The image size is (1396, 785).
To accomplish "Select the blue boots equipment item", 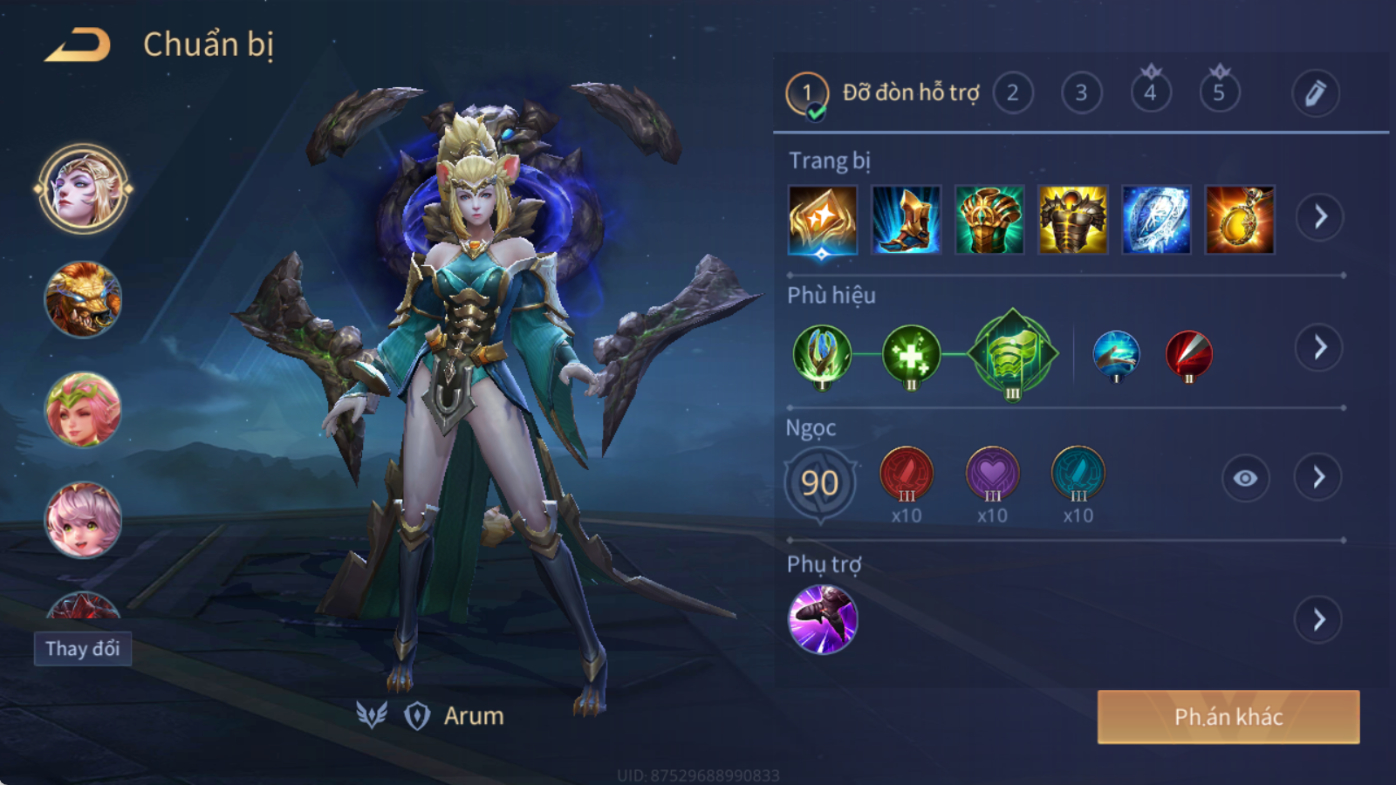I will 906,220.
